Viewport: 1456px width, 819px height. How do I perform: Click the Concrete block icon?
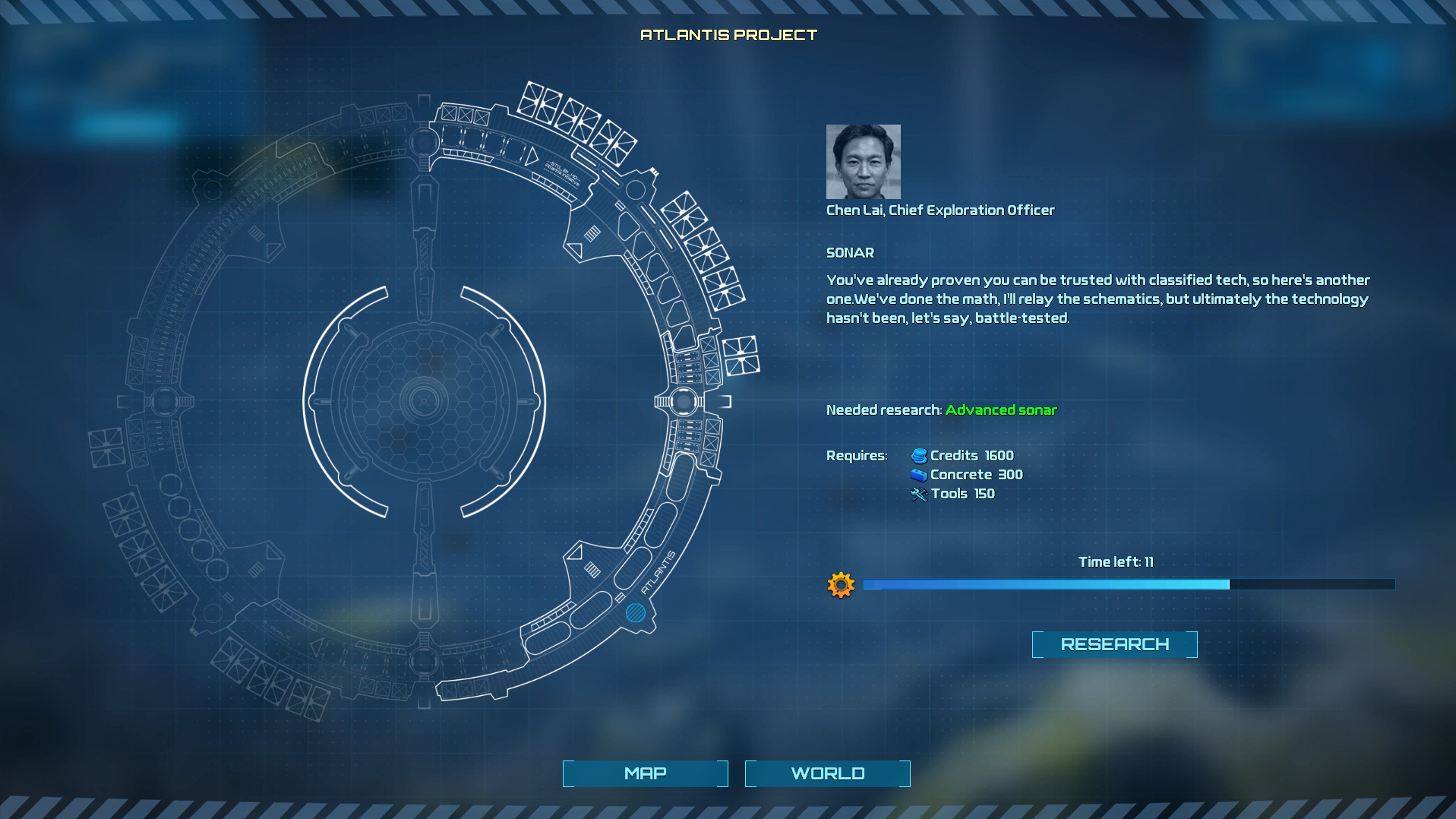918,474
